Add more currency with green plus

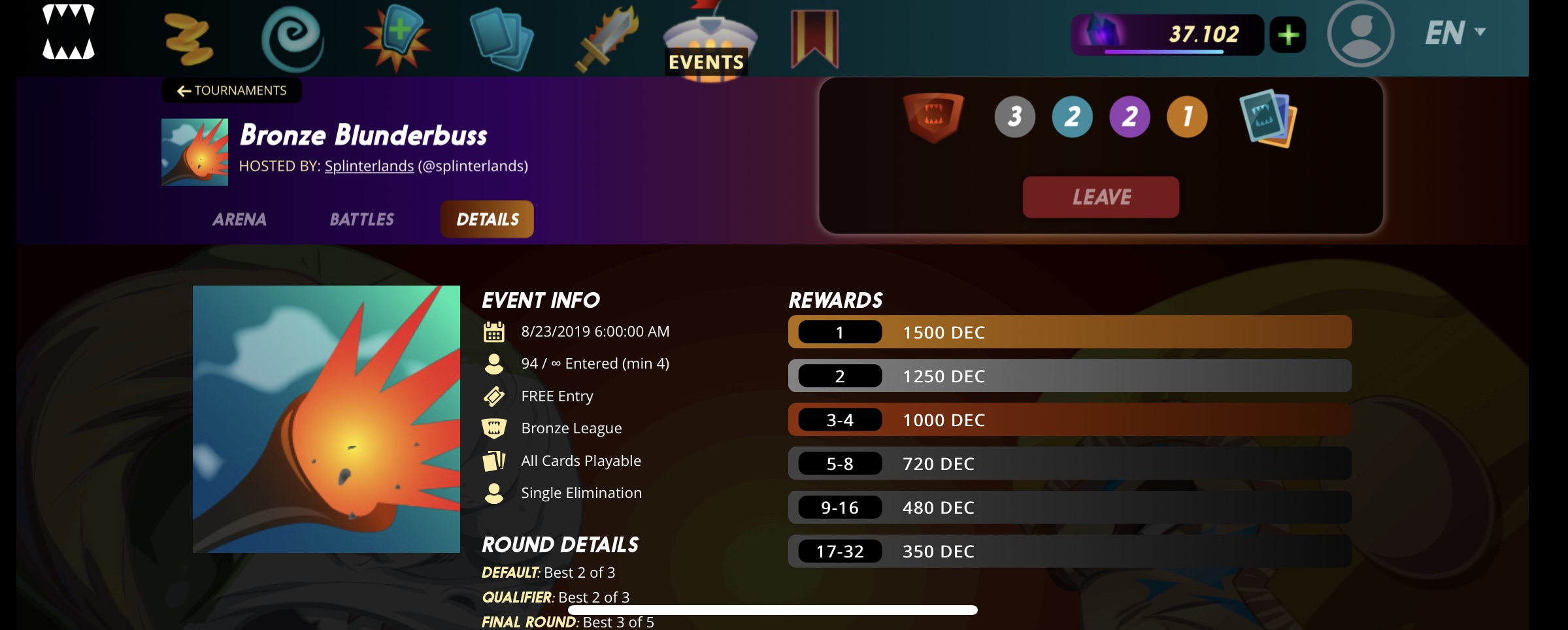[x=1288, y=35]
